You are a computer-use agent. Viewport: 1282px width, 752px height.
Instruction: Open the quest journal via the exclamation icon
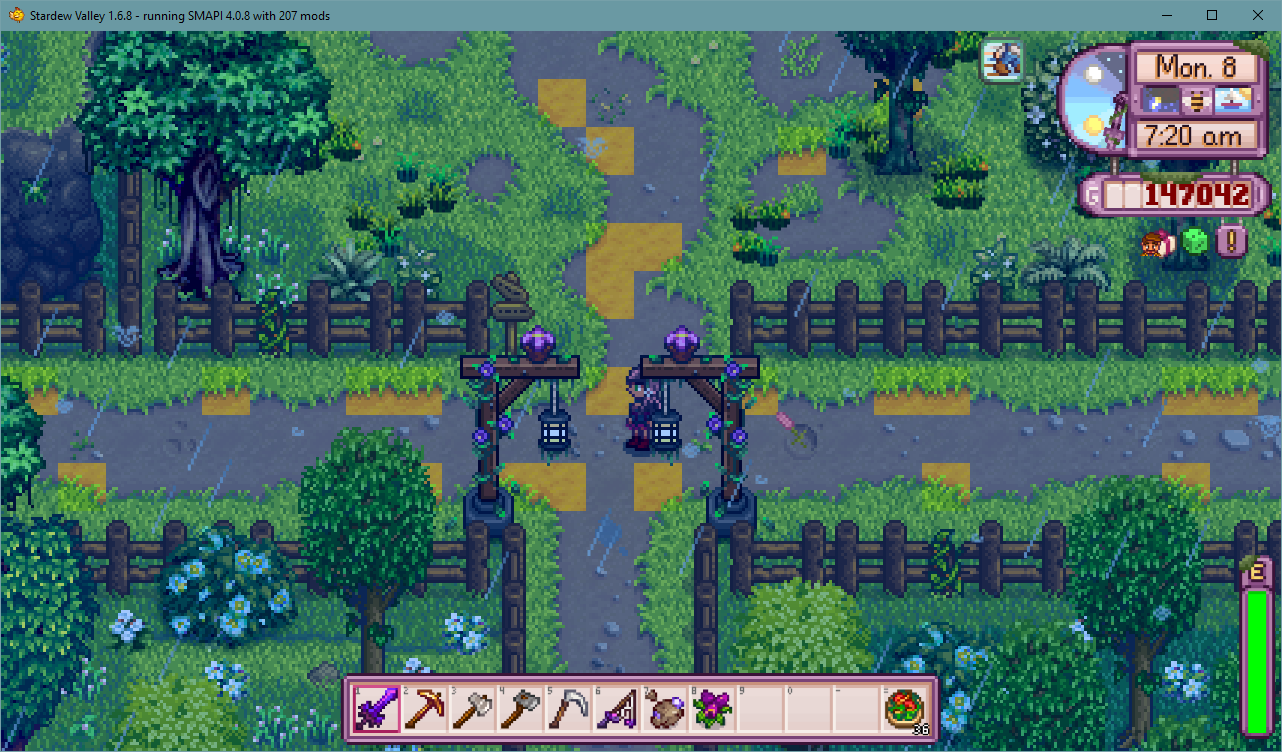click(1231, 241)
